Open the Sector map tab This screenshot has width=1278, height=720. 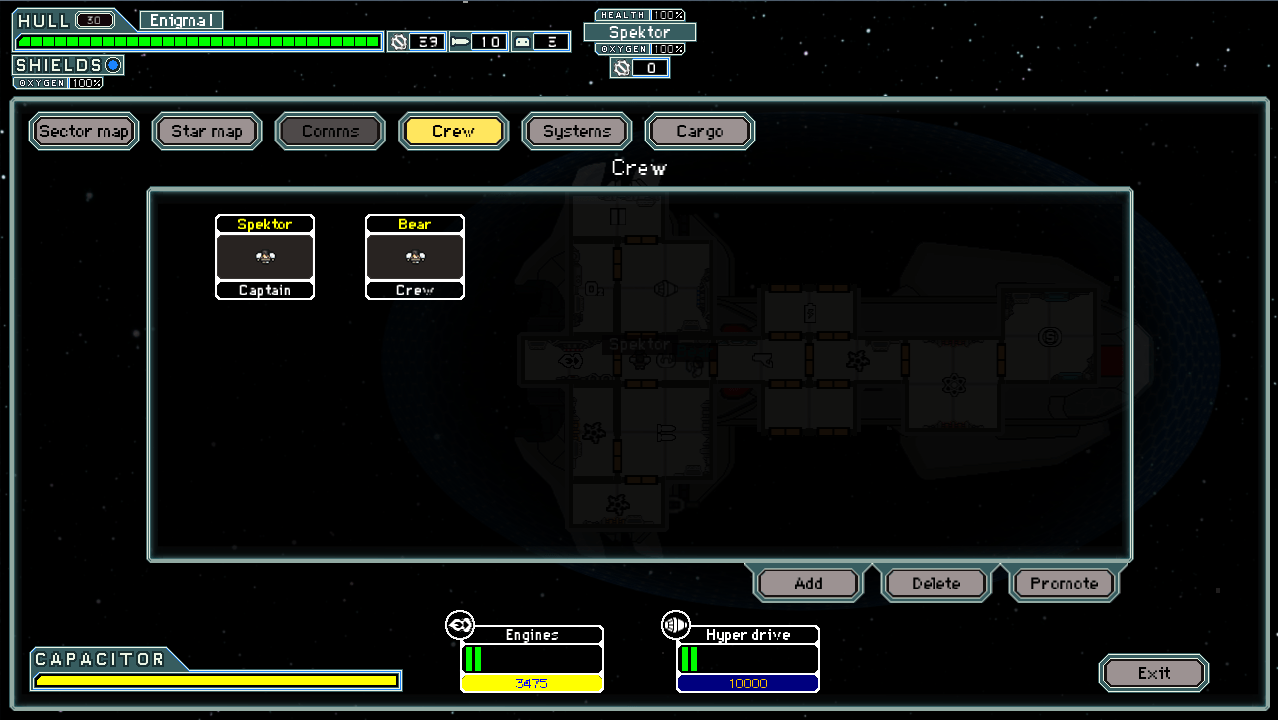click(84, 131)
